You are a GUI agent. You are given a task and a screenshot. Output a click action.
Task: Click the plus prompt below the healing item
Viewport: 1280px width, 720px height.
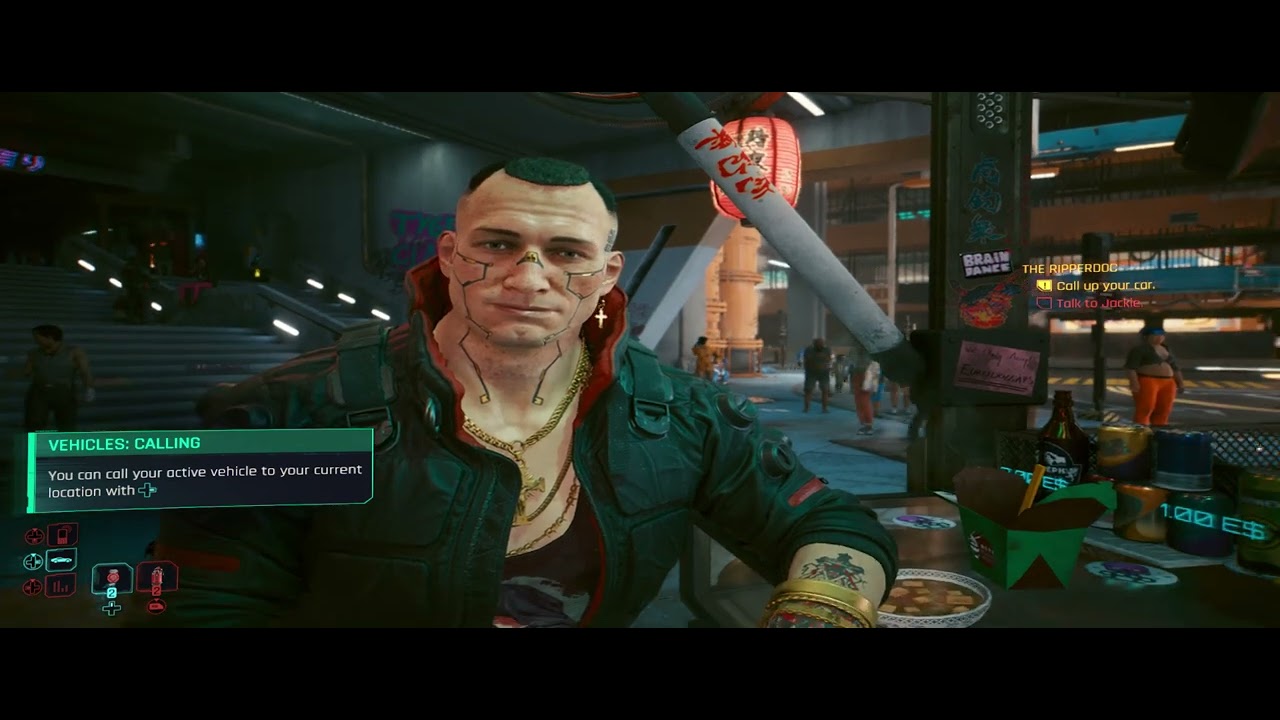coord(112,607)
